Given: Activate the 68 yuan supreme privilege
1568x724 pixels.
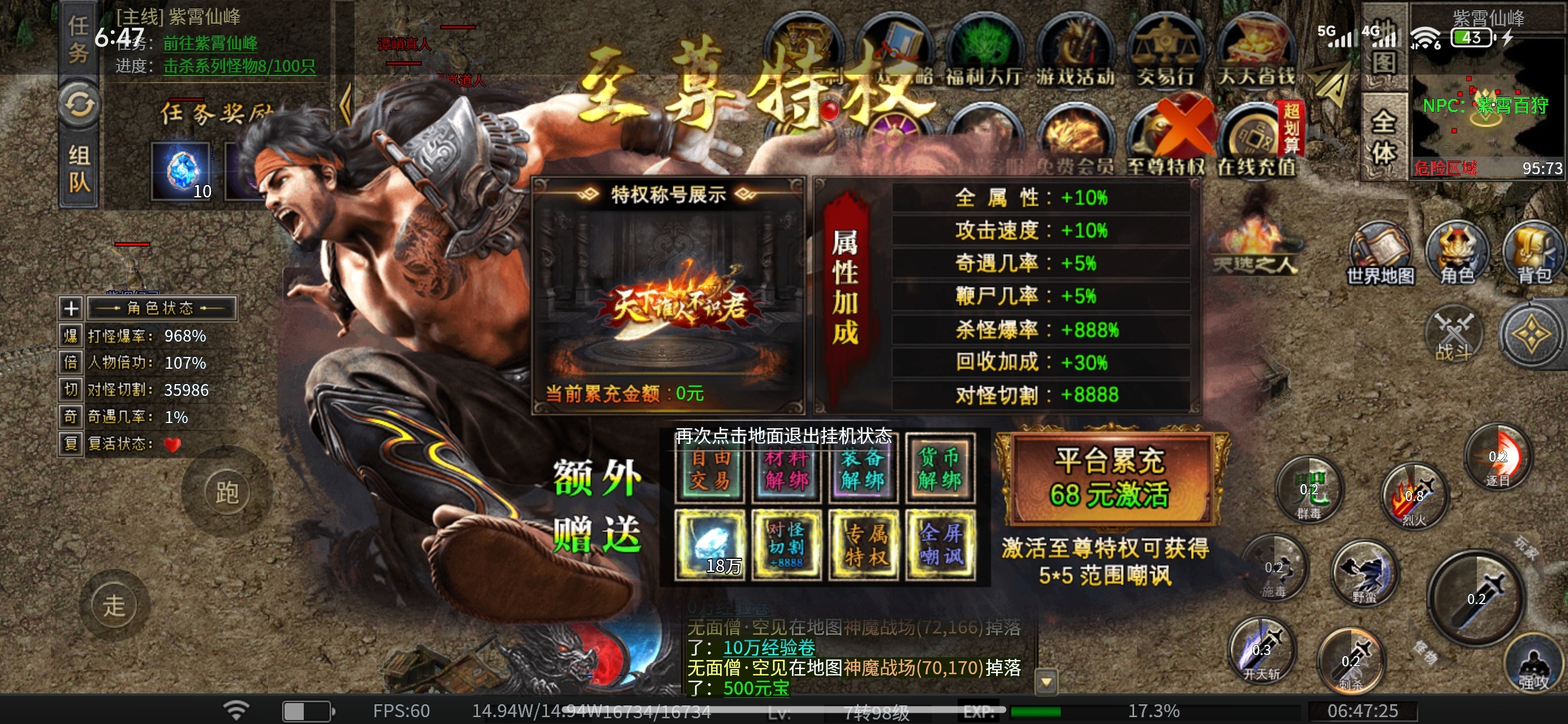Looking at the screenshot, I should pos(1110,479).
